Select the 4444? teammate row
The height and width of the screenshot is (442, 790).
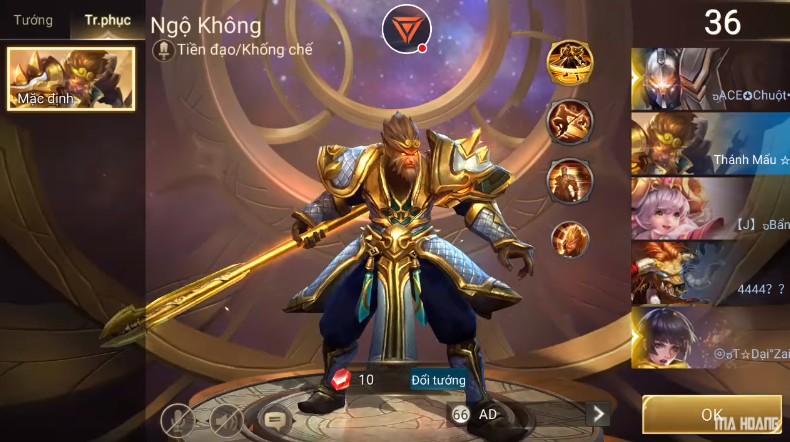[710, 272]
